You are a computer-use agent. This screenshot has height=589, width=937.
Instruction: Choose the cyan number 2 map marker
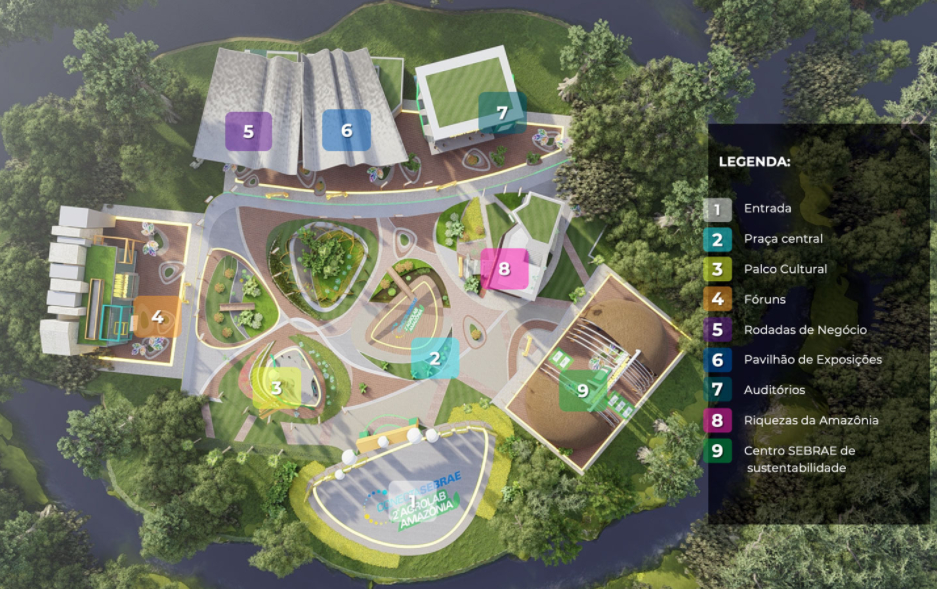[x=435, y=358]
